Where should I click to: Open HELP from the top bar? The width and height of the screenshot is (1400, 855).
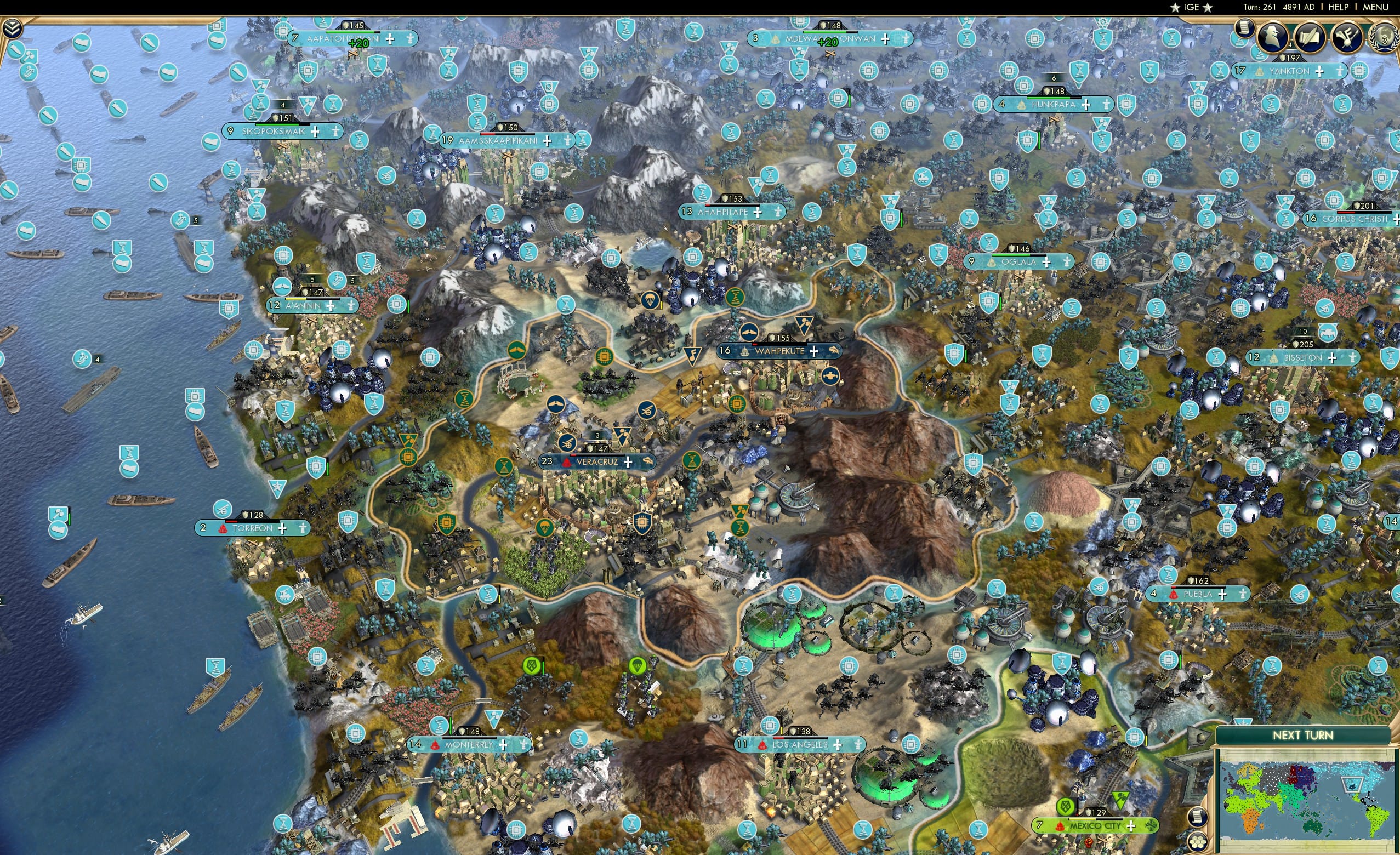(x=1339, y=7)
